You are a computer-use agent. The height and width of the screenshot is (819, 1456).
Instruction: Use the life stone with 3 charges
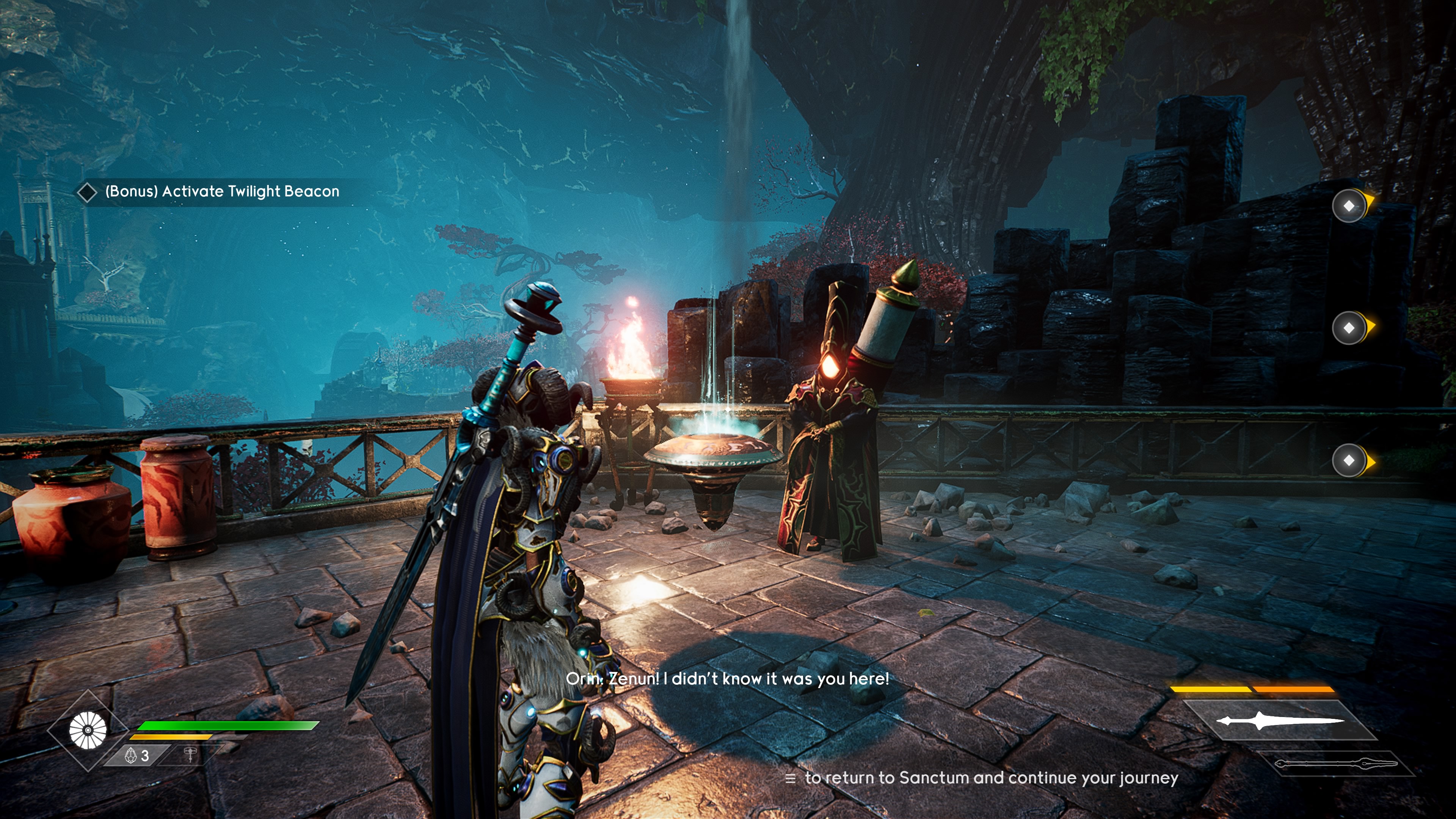coord(137,755)
